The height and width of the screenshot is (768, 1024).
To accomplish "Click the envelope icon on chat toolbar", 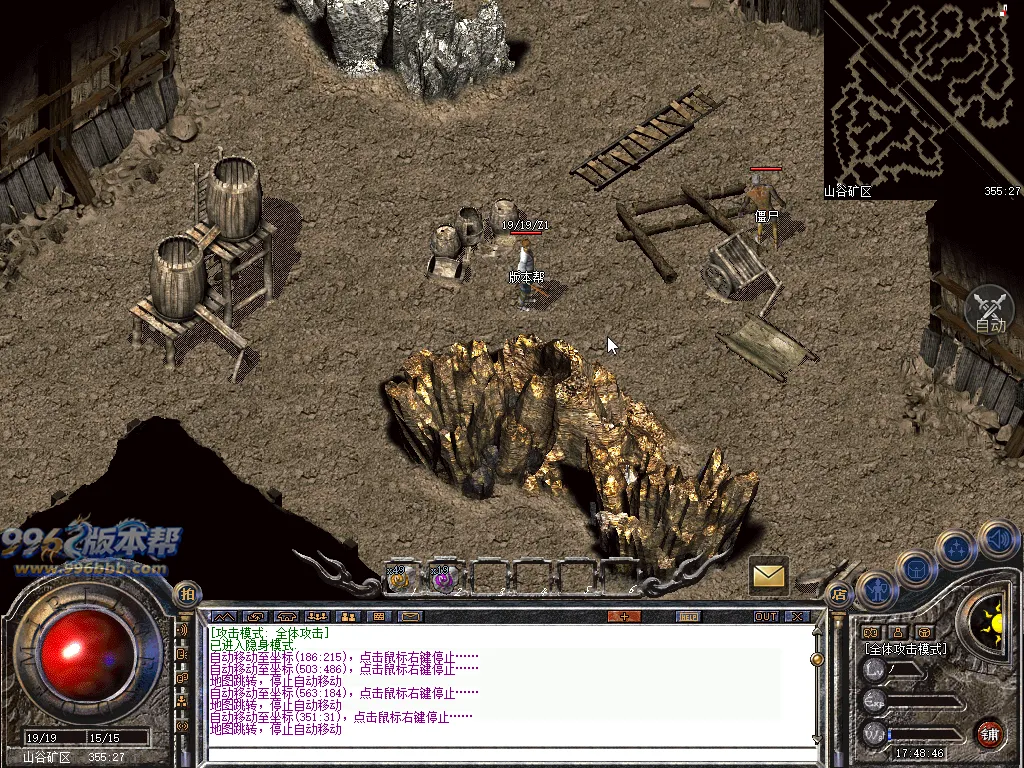I will pyautogui.click(x=411, y=616).
